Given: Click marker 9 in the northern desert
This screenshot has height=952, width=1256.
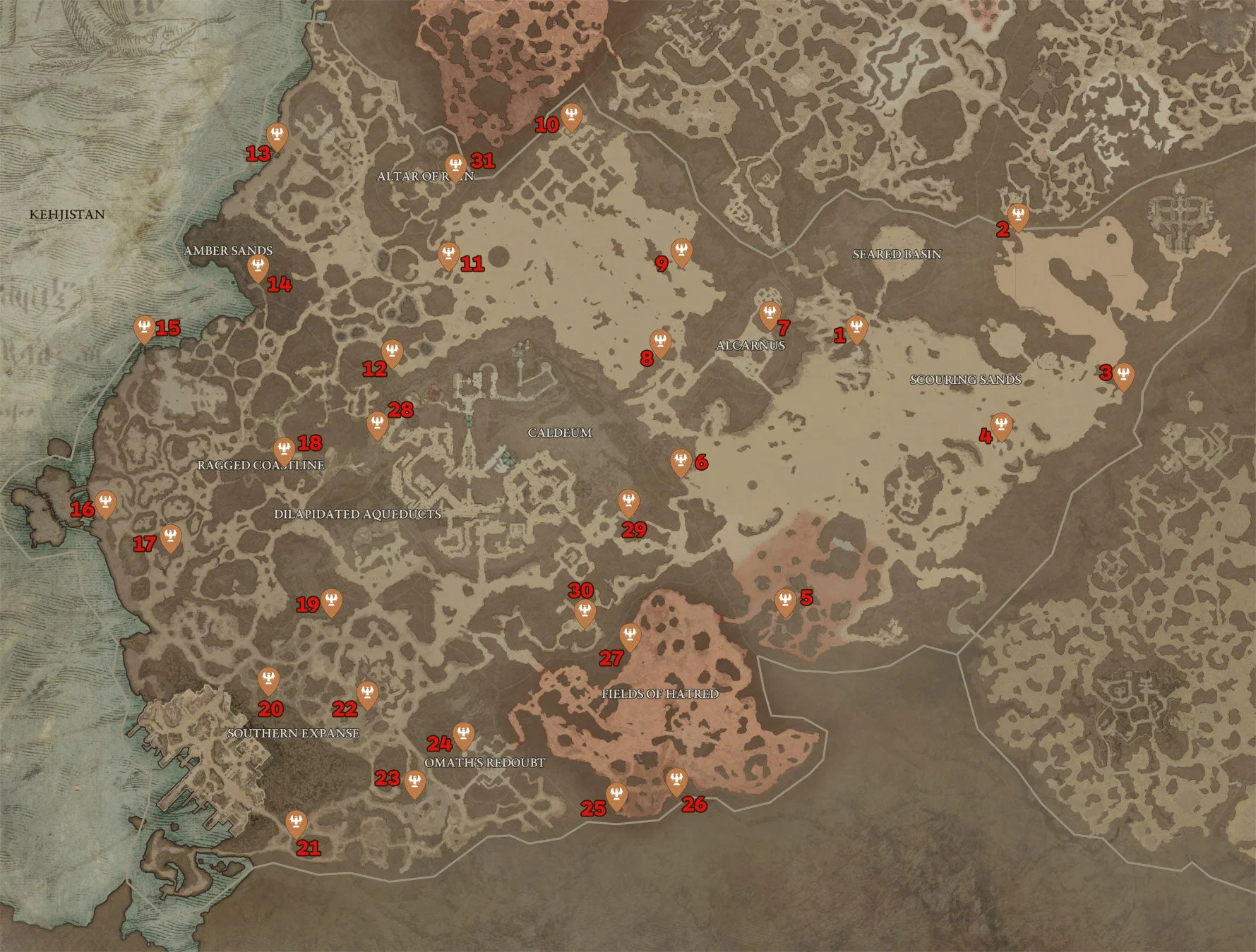Looking at the screenshot, I should coord(681,251).
